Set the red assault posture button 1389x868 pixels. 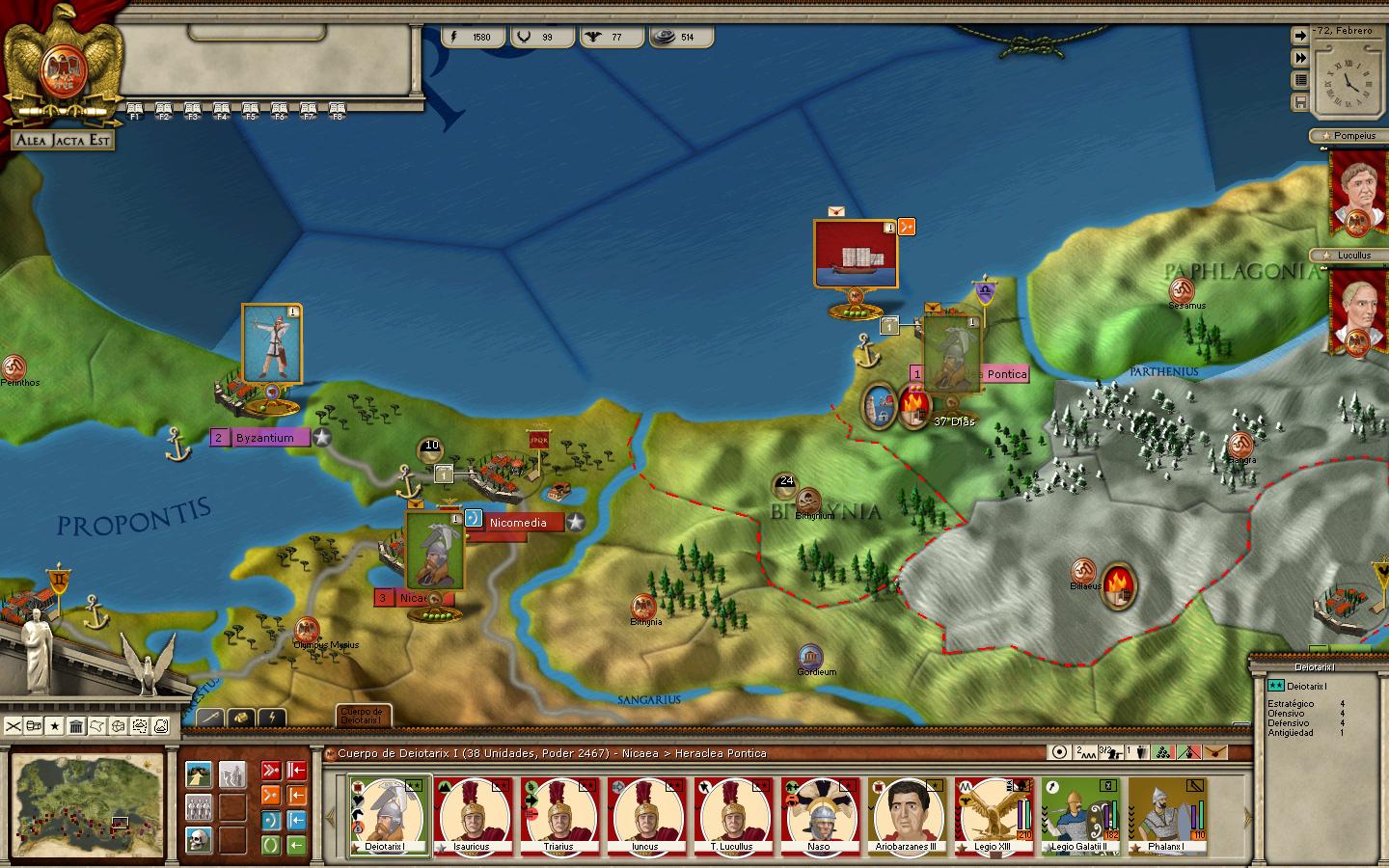coord(271,771)
